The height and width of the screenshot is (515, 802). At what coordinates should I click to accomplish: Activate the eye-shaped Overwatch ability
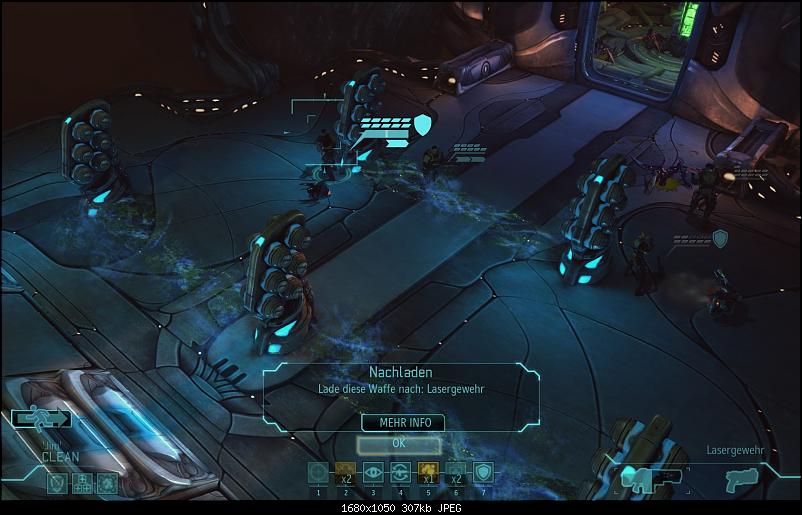pyautogui.click(x=373, y=473)
